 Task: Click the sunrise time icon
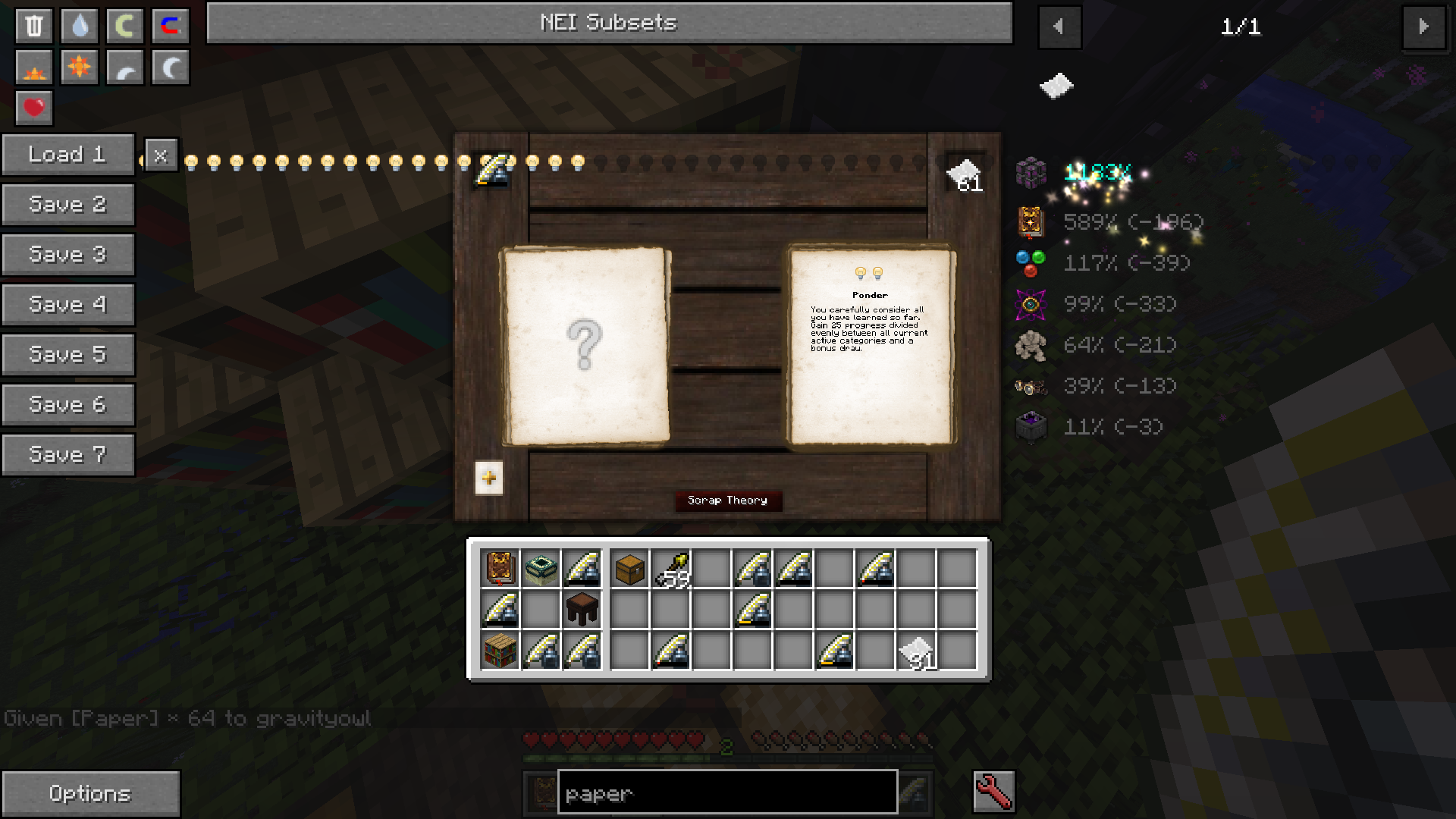pyautogui.click(x=33, y=67)
